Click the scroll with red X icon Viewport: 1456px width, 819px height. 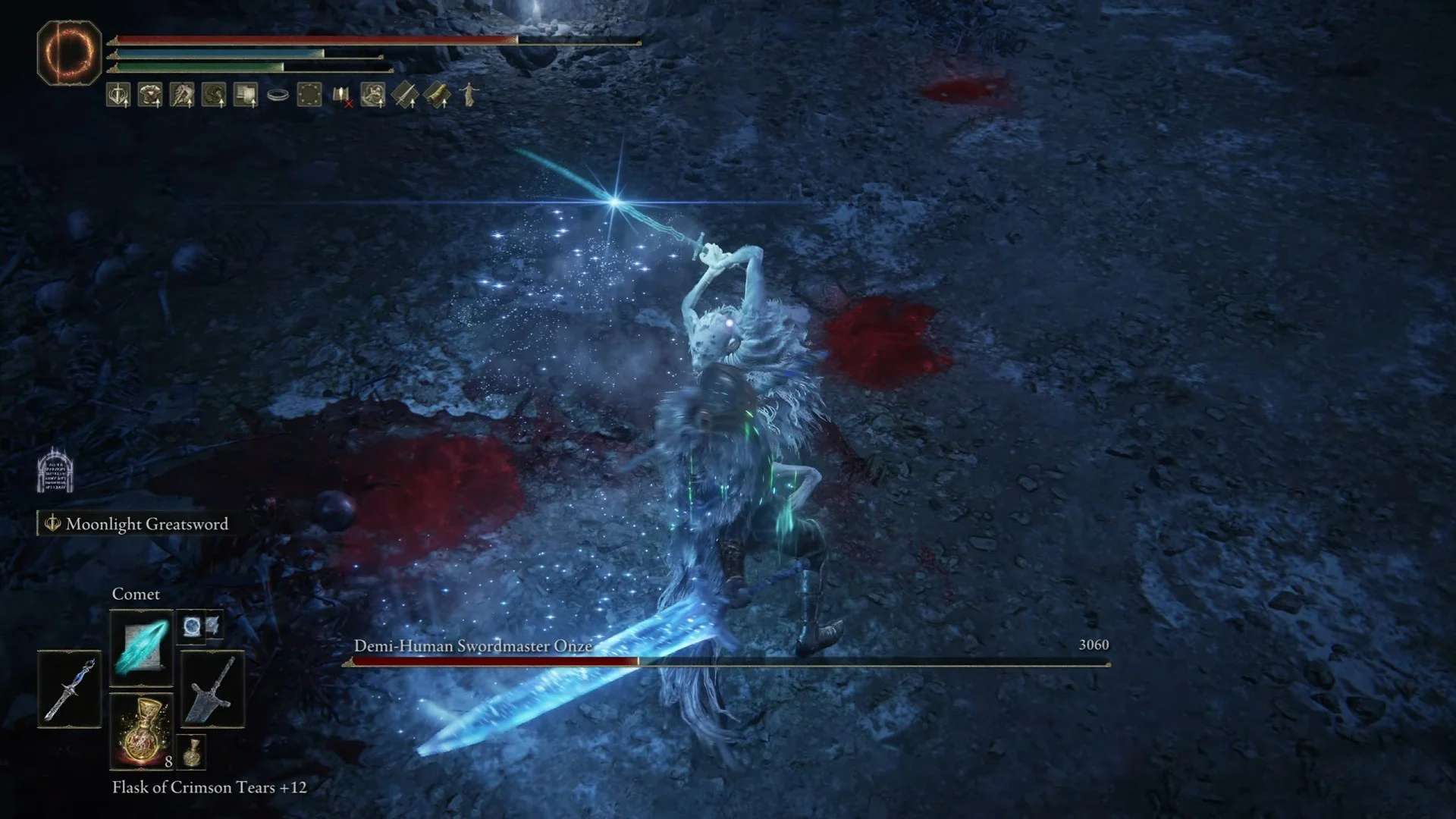[342, 96]
